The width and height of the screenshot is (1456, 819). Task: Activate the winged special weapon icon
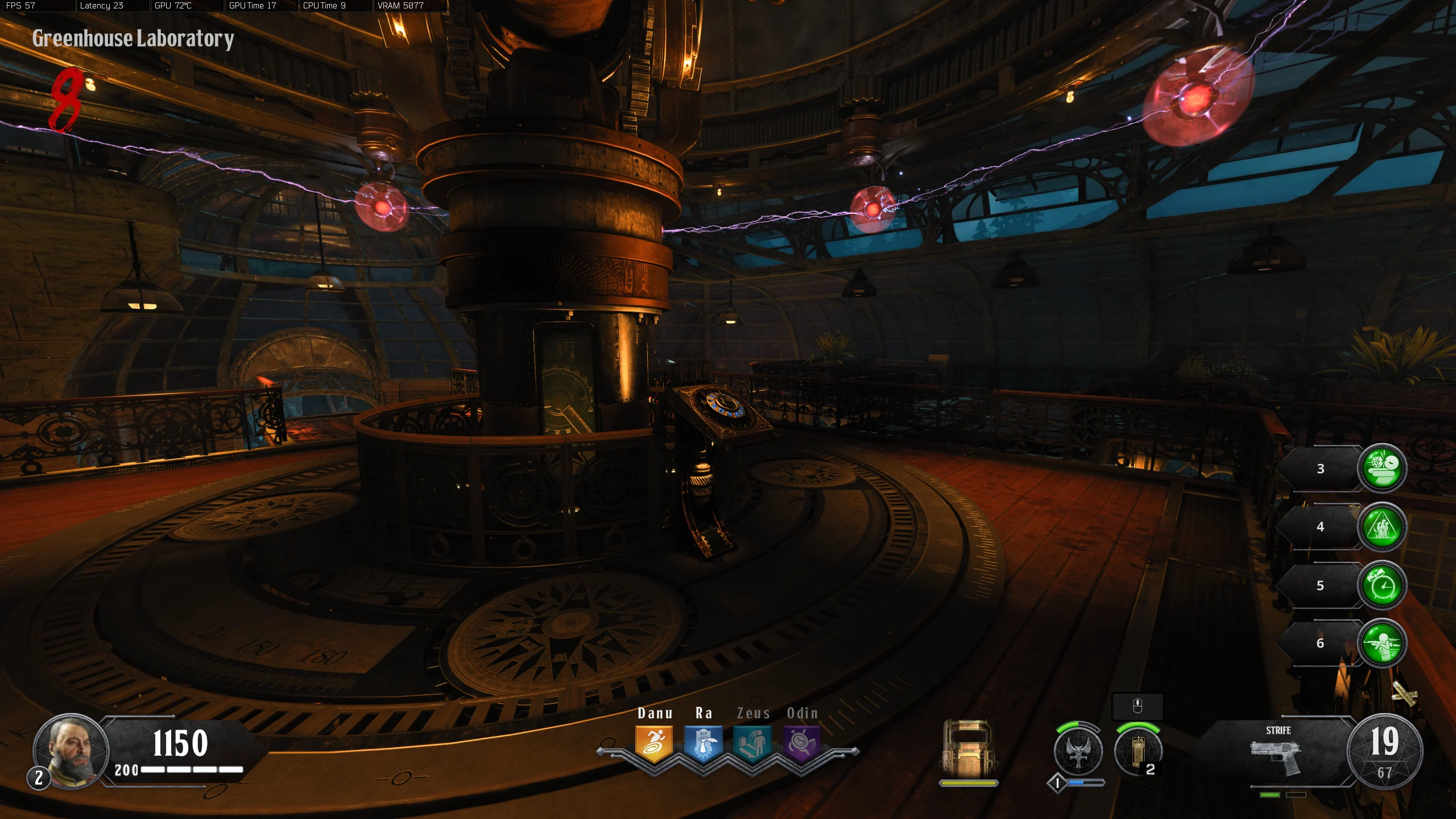(1078, 751)
